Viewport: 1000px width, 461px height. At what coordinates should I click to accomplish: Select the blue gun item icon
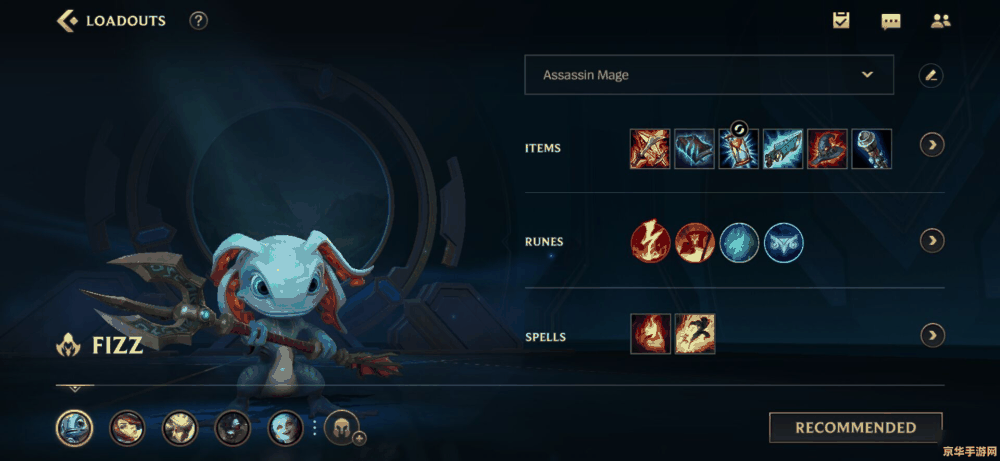tap(783, 149)
